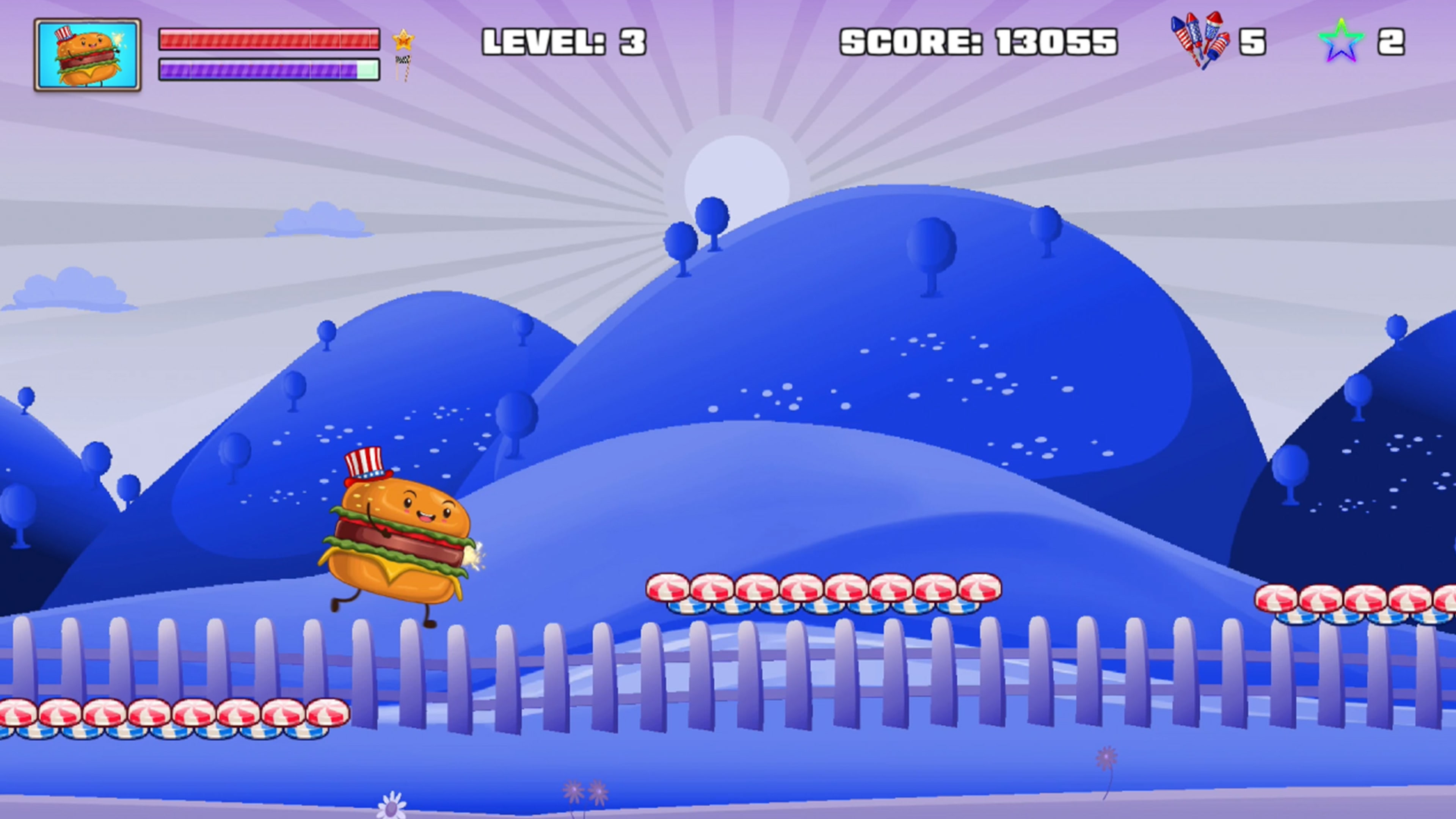
Task: Click the rainbow star counter icon
Action: [1341, 41]
